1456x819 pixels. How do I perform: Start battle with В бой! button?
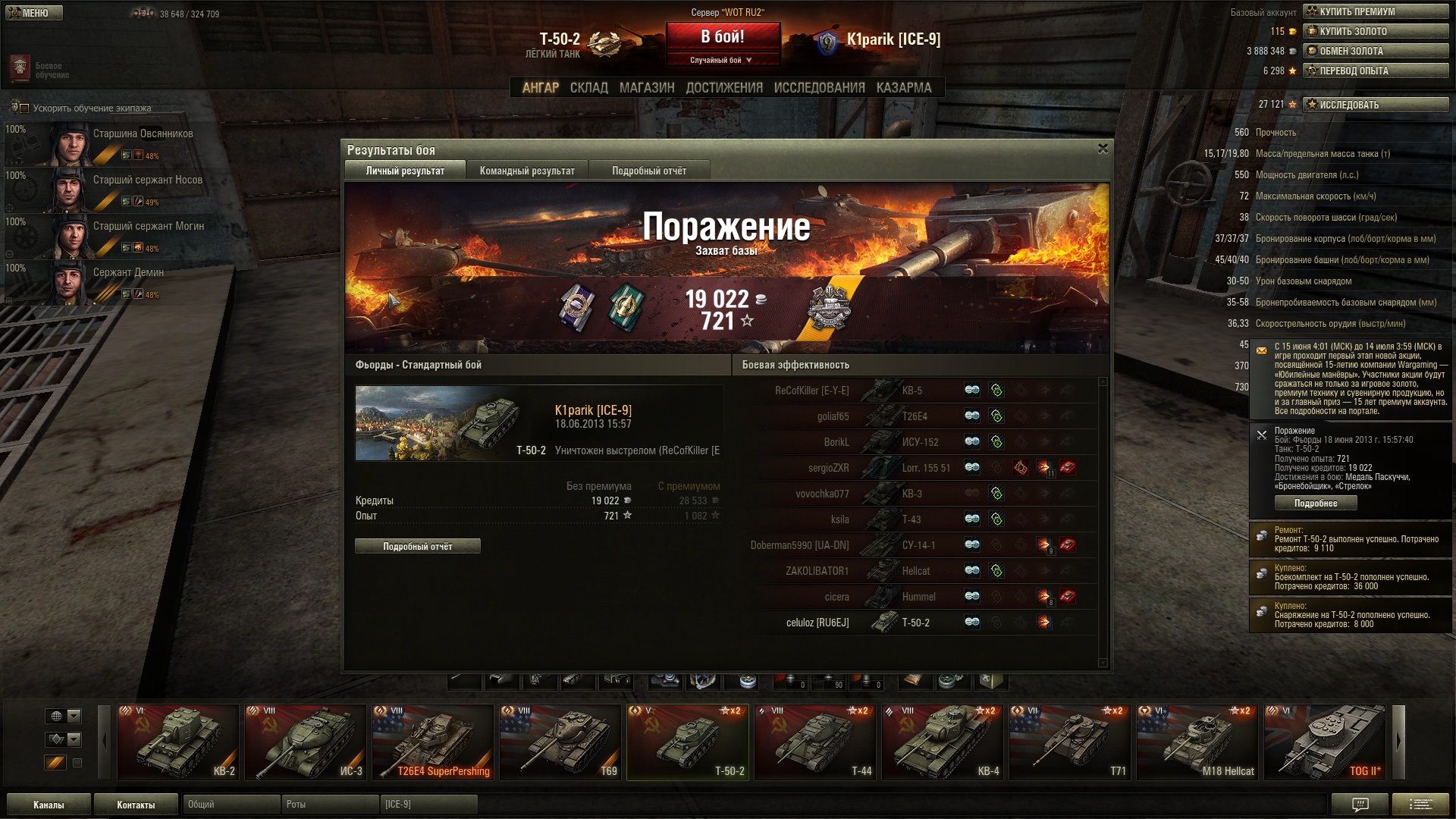[722, 37]
